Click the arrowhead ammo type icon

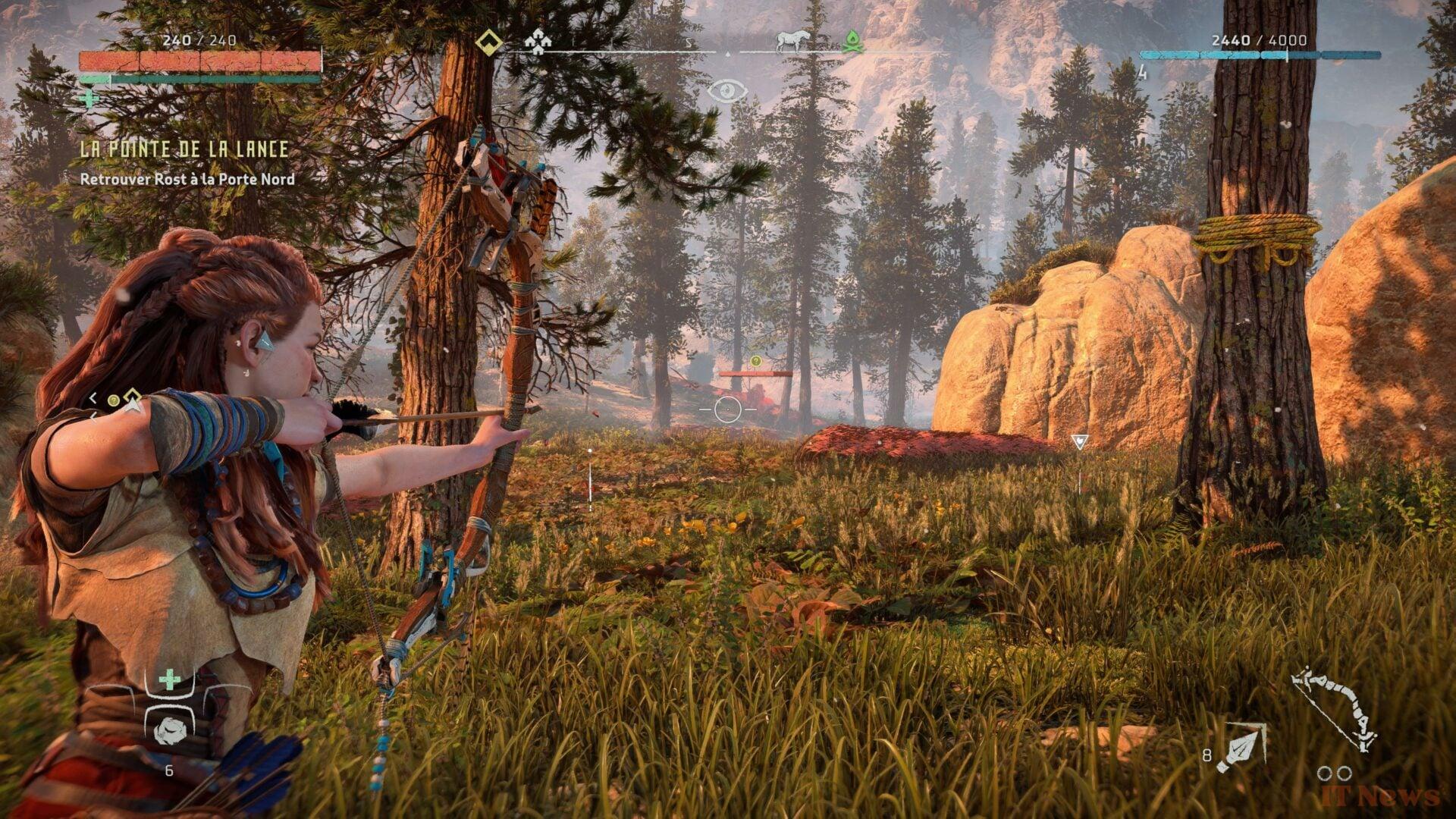pos(1241,746)
